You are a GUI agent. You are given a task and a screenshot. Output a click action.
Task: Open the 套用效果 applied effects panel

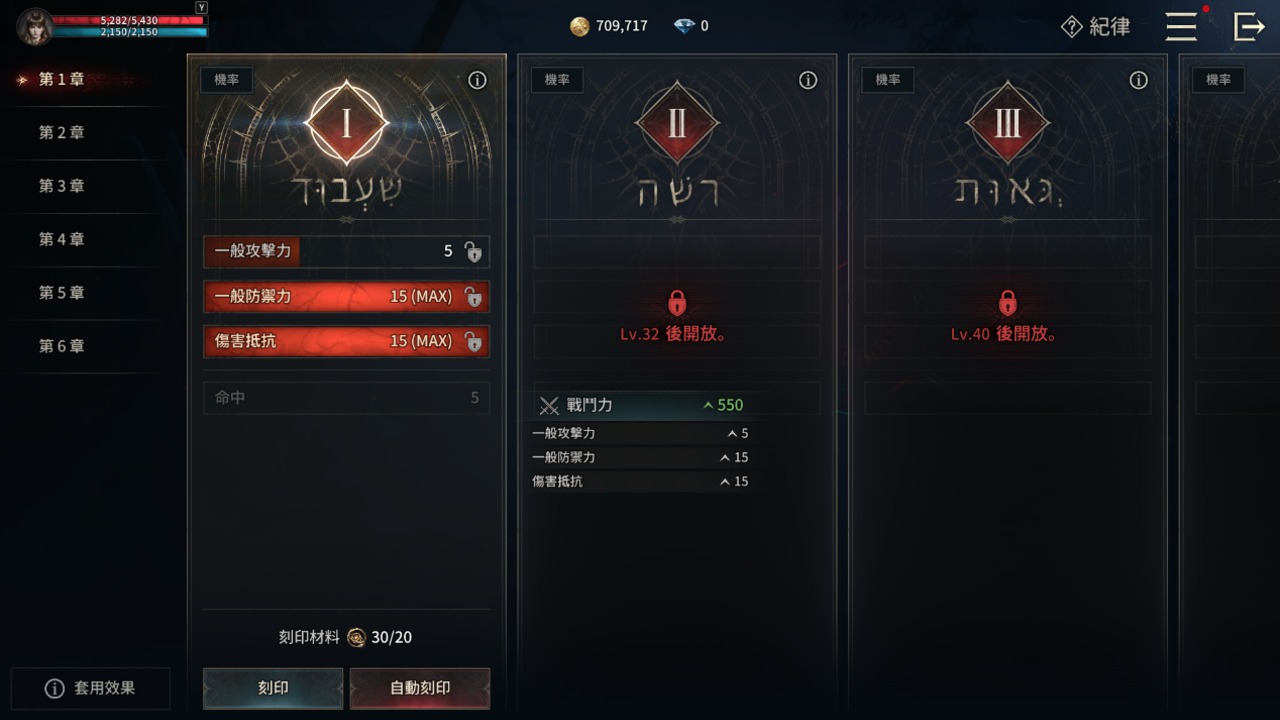[90, 689]
